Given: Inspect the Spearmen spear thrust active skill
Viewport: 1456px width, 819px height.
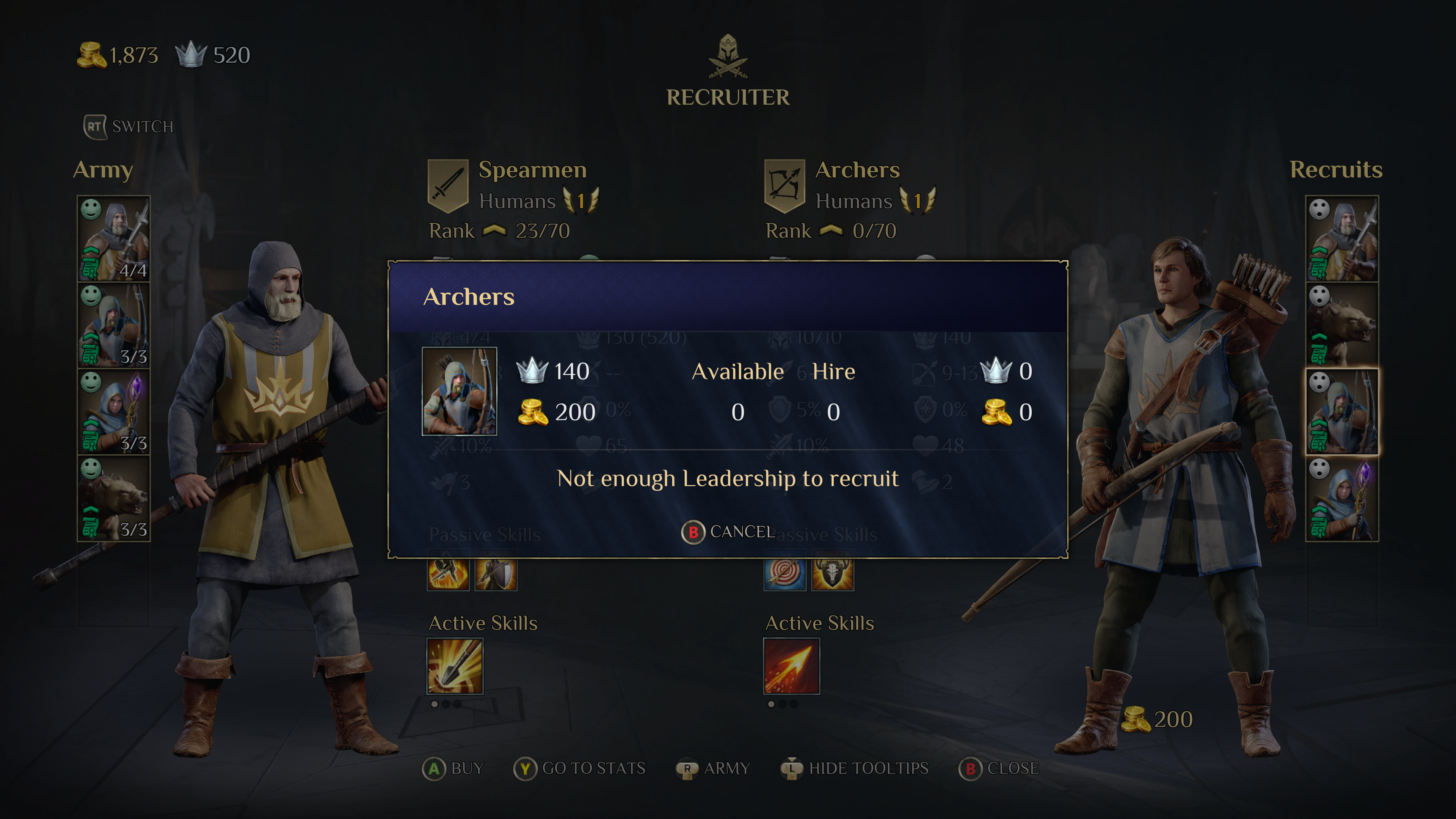Looking at the screenshot, I should [455, 666].
